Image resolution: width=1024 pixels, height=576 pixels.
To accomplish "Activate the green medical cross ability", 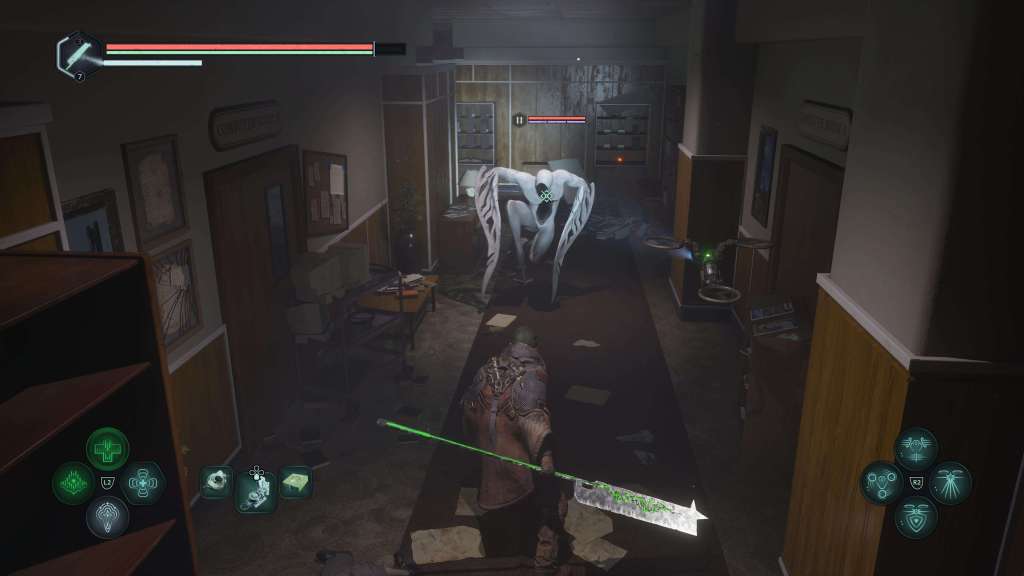I will point(107,449).
